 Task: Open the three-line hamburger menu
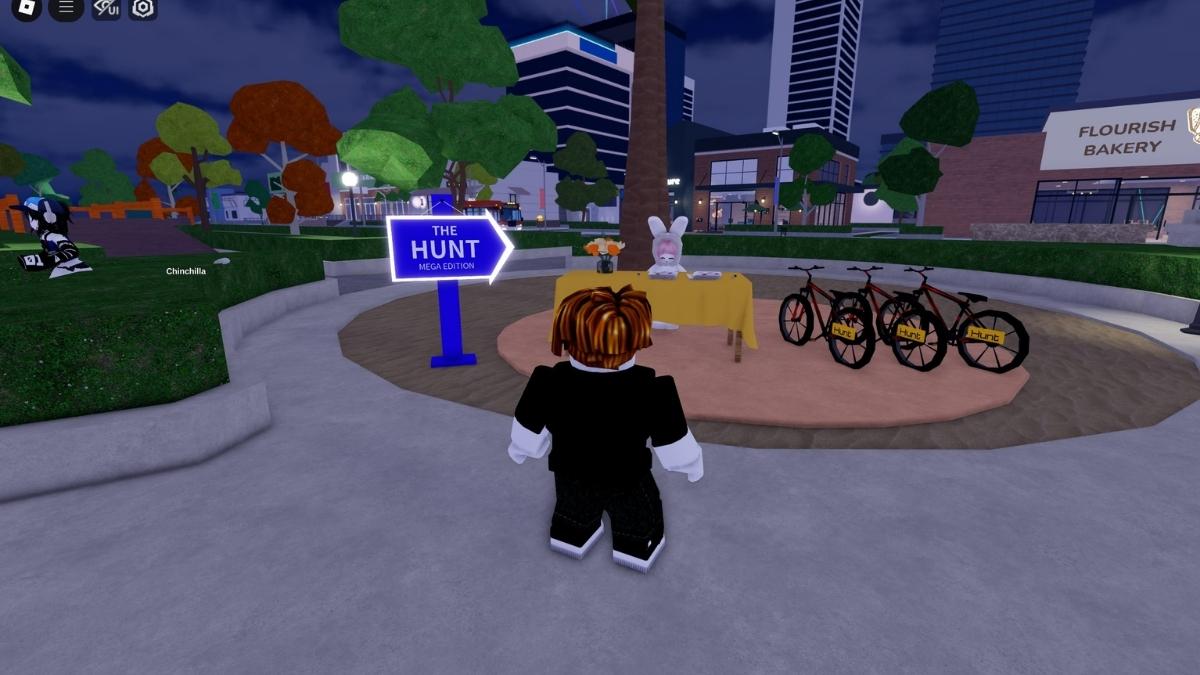tap(66, 8)
